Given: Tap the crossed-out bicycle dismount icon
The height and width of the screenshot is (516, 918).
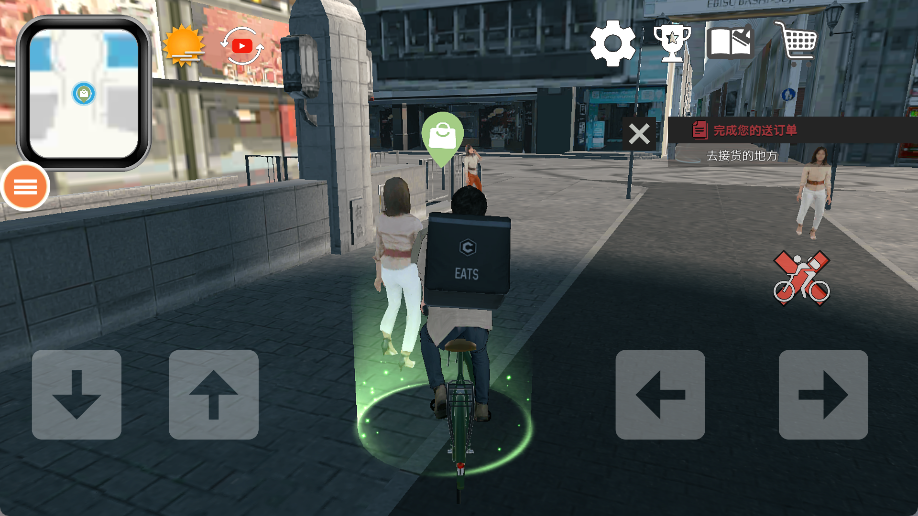Looking at the screenshot, I should point(801,278).
